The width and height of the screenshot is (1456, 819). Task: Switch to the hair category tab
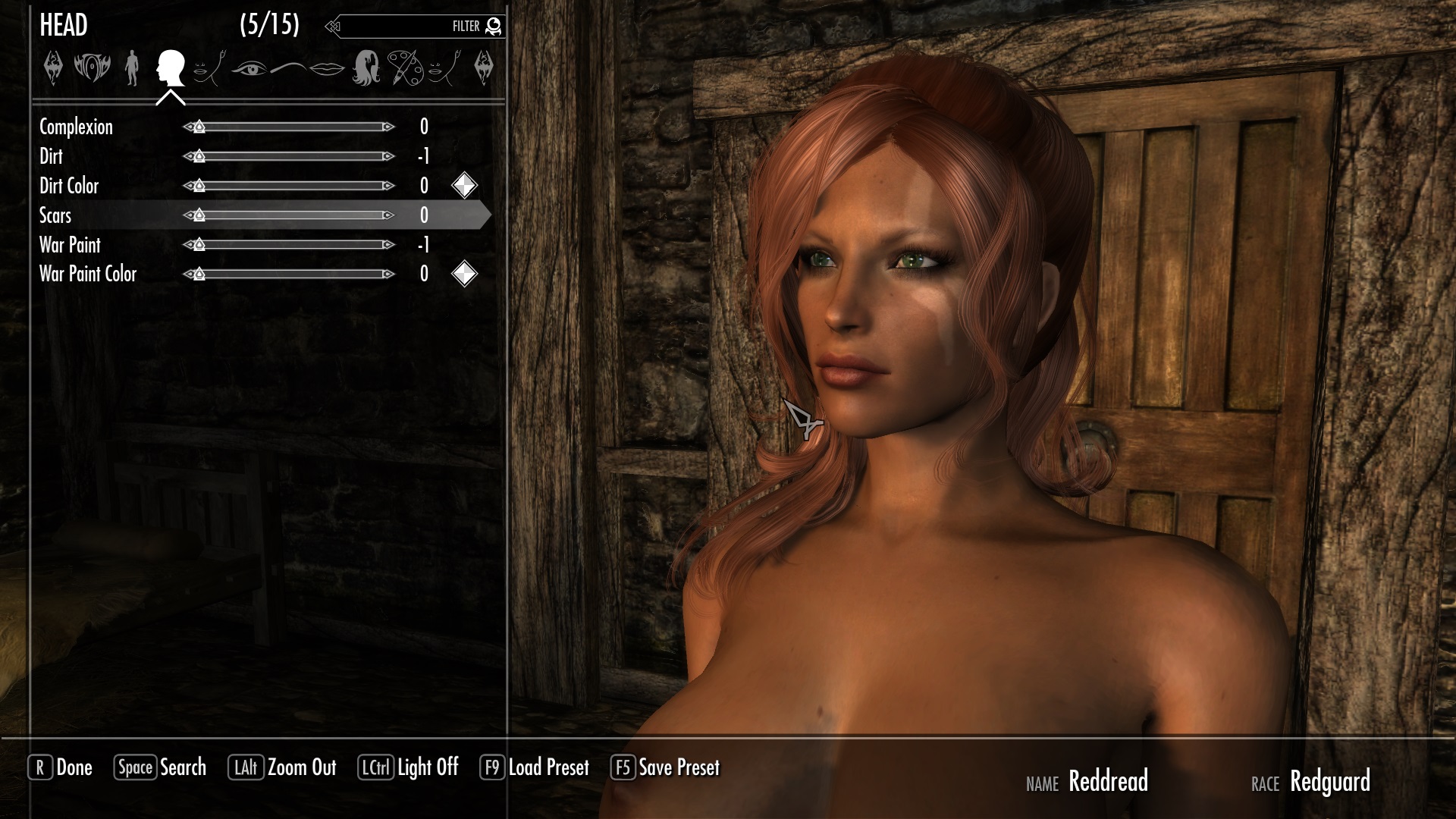[x=366, y=68]
